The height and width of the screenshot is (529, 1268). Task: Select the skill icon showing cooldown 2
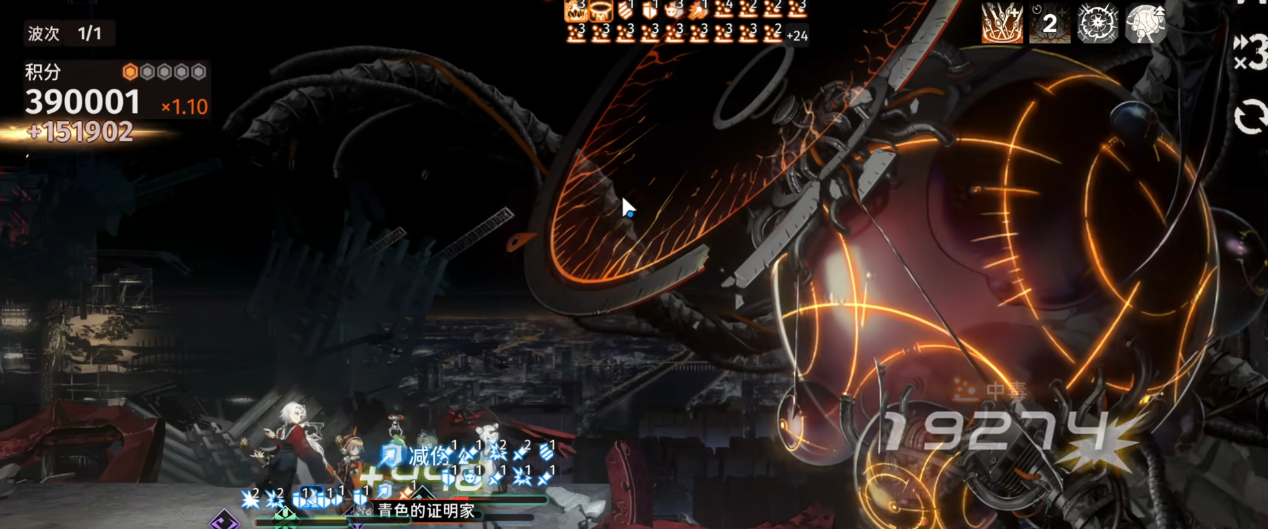[1050, 23]
